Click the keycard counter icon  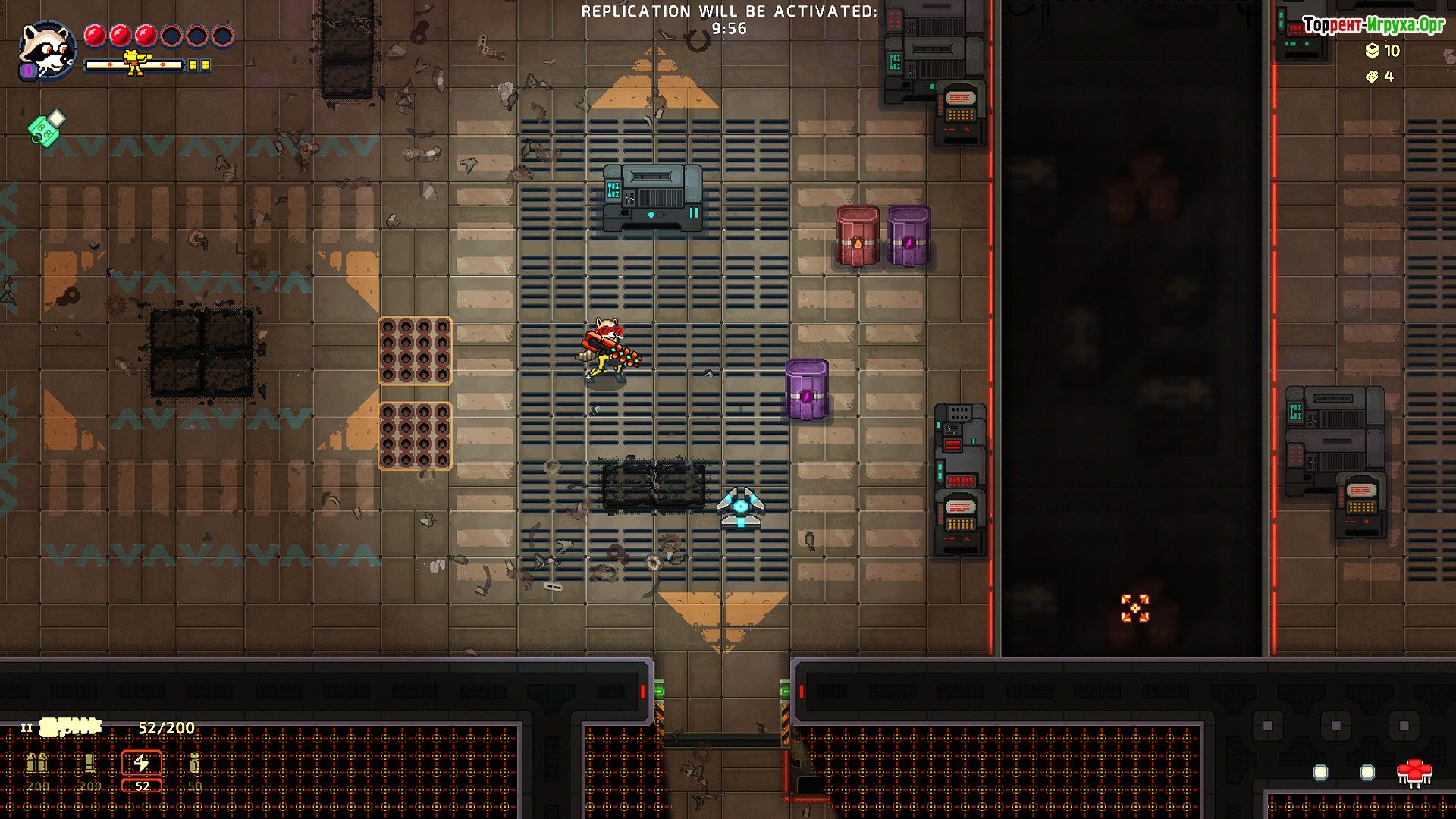click(1372, 77)
